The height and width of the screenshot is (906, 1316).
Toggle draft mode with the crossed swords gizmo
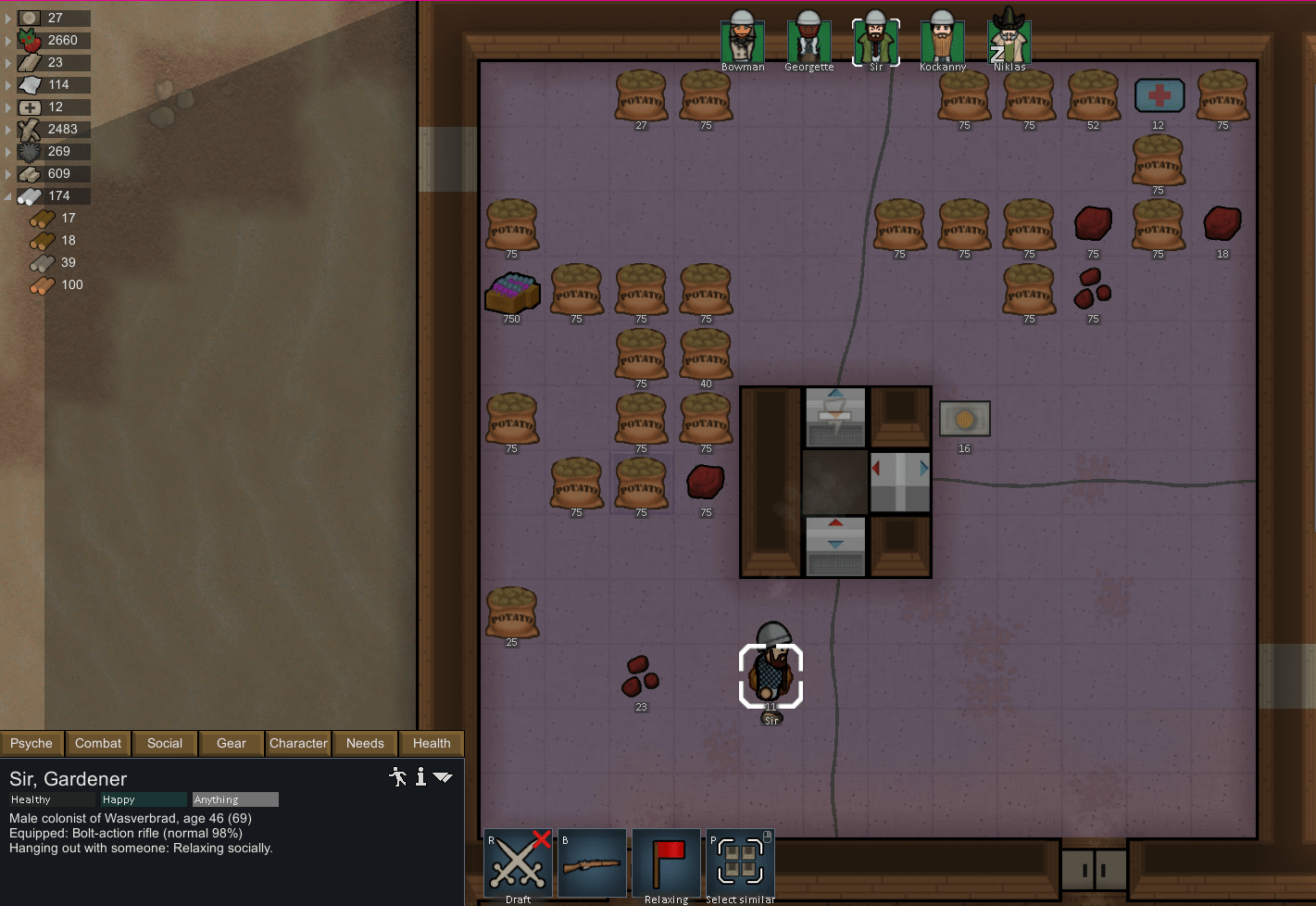pos(517,863)
